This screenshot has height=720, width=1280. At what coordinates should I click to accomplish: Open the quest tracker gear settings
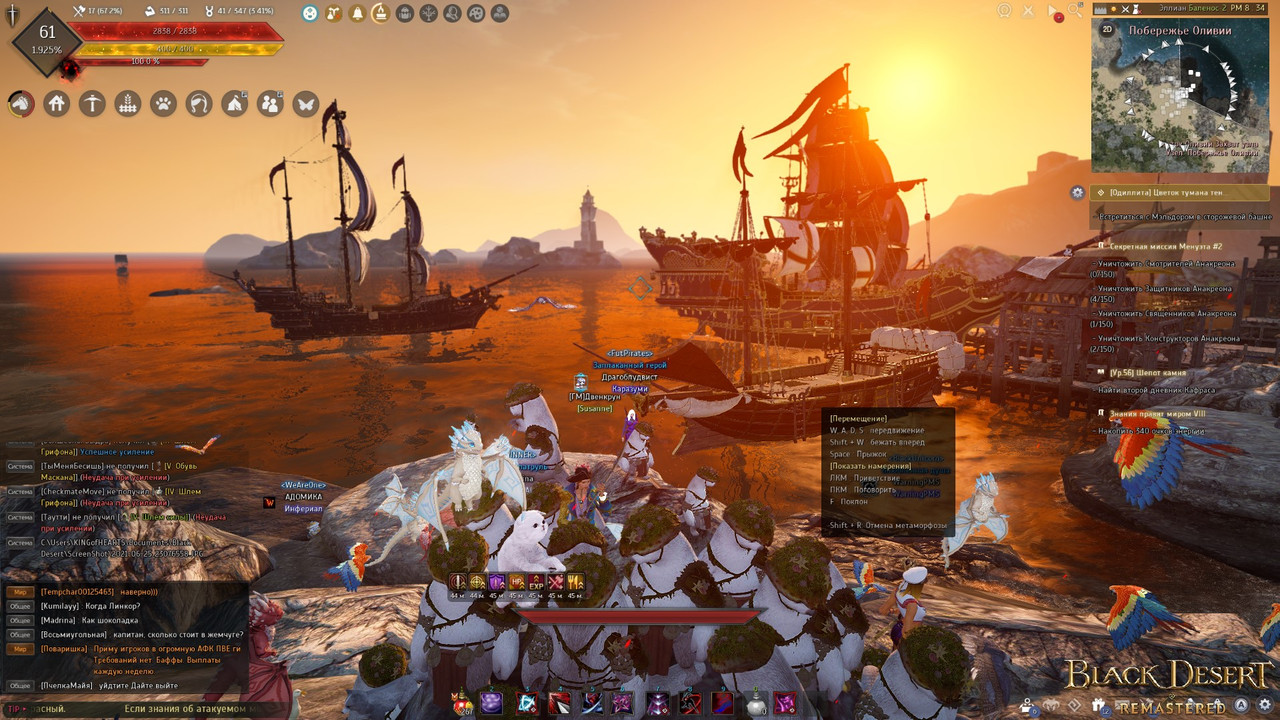click(1077, 192)
